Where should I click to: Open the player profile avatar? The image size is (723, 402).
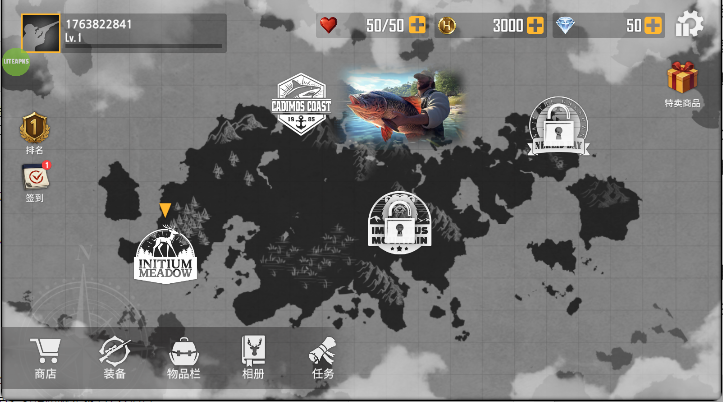pos(41,32)
